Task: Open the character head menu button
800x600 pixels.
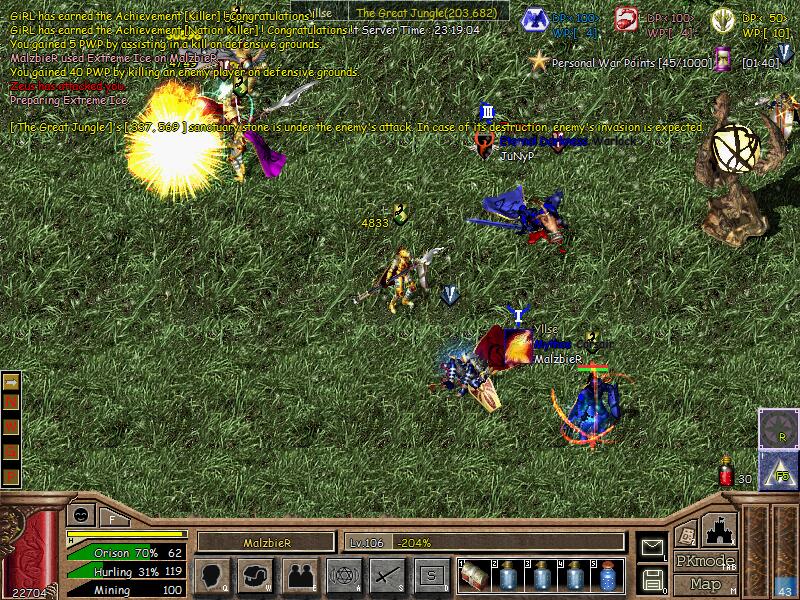Action: [x=213, y=575]
